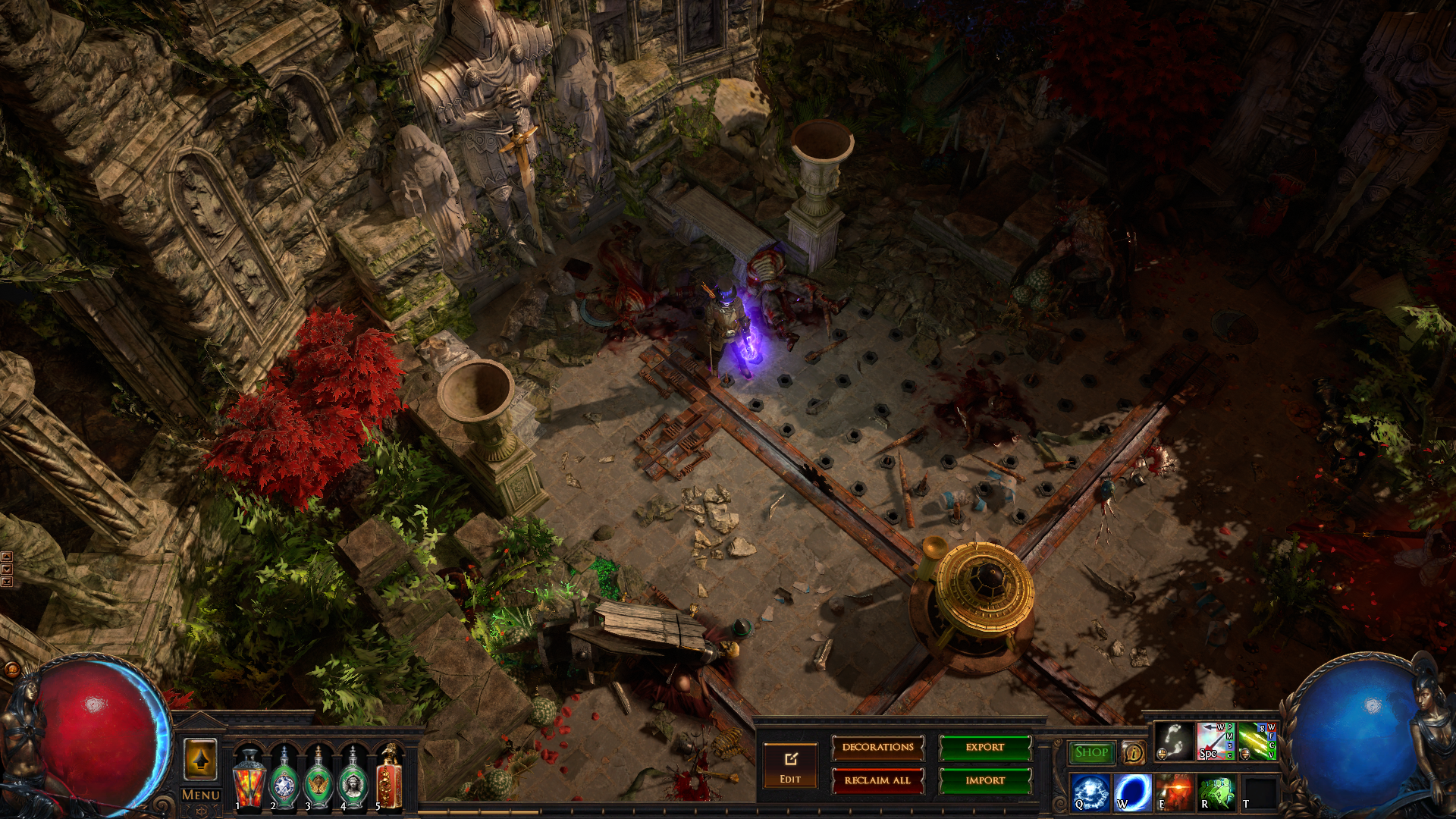Activate the green running figures skill on R

[x=1216, y=792]
